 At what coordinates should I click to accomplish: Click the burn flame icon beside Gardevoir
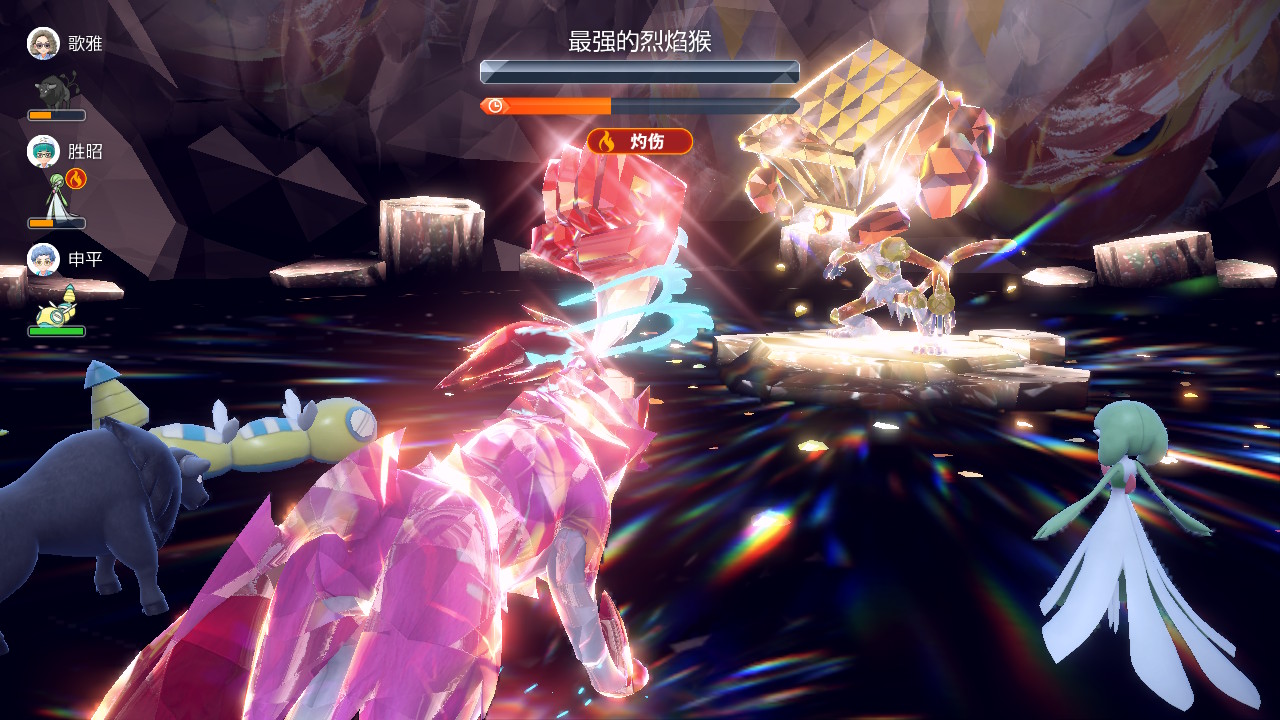[77, 179]
